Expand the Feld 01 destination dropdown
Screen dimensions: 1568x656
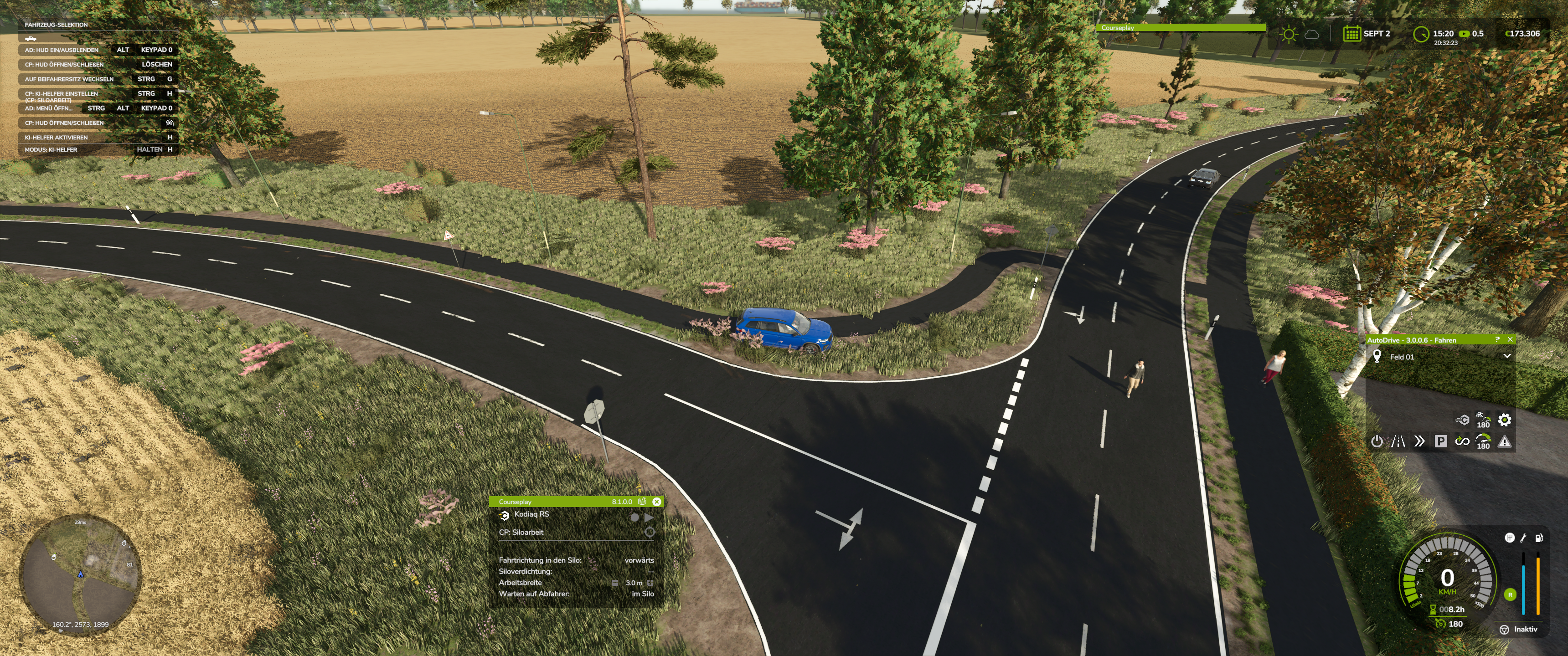pyautogui.click(x=1506, y=357)
